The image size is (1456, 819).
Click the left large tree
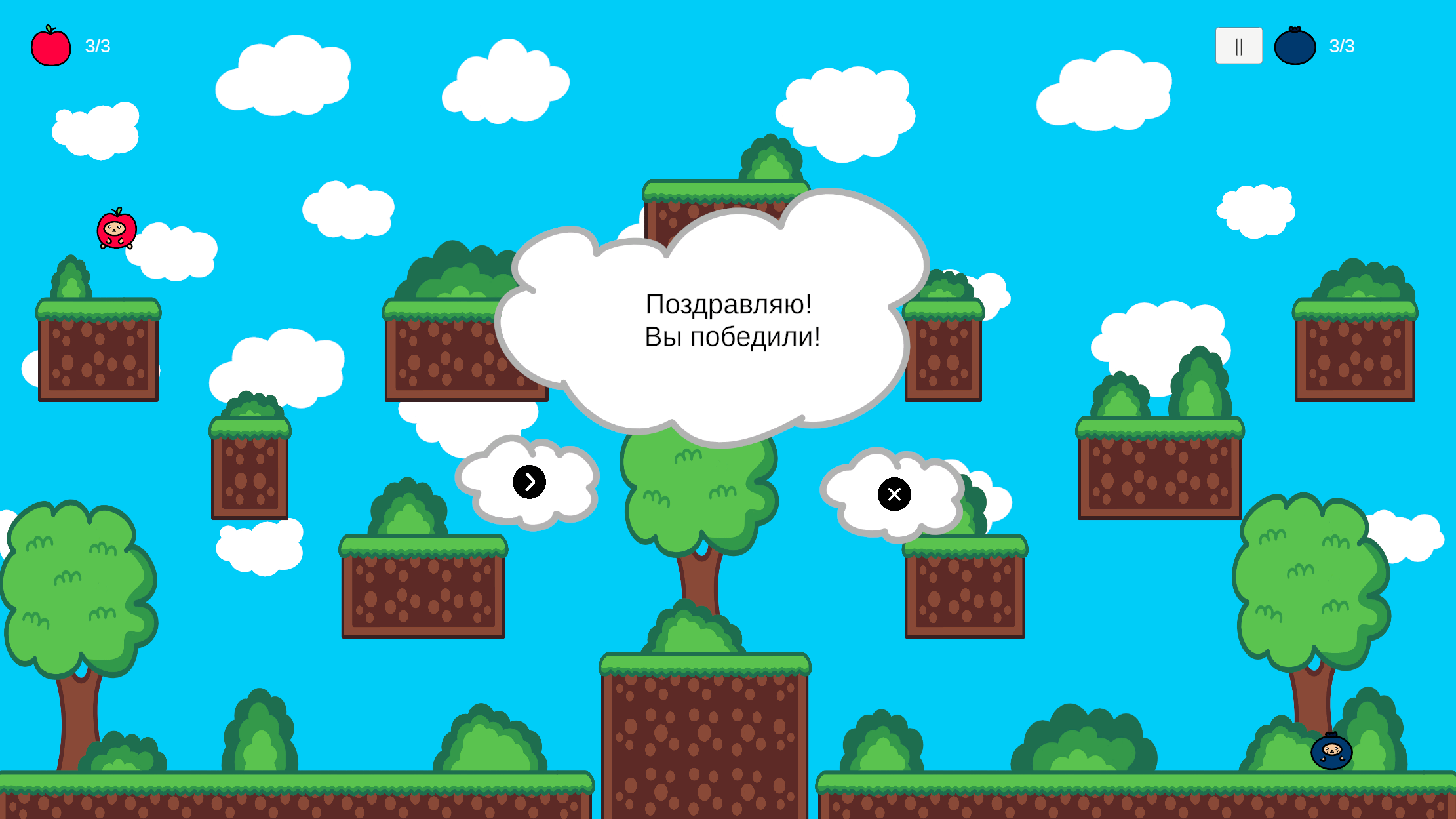[x=75, y=590]
